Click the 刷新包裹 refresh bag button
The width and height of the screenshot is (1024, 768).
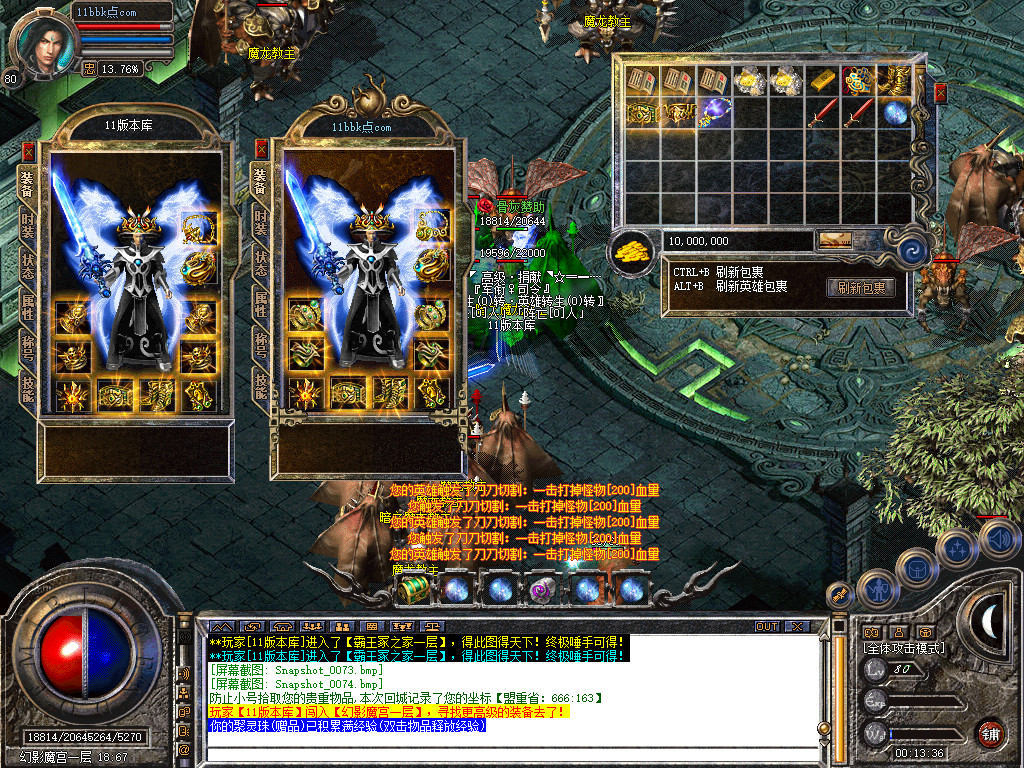(860, 288)
